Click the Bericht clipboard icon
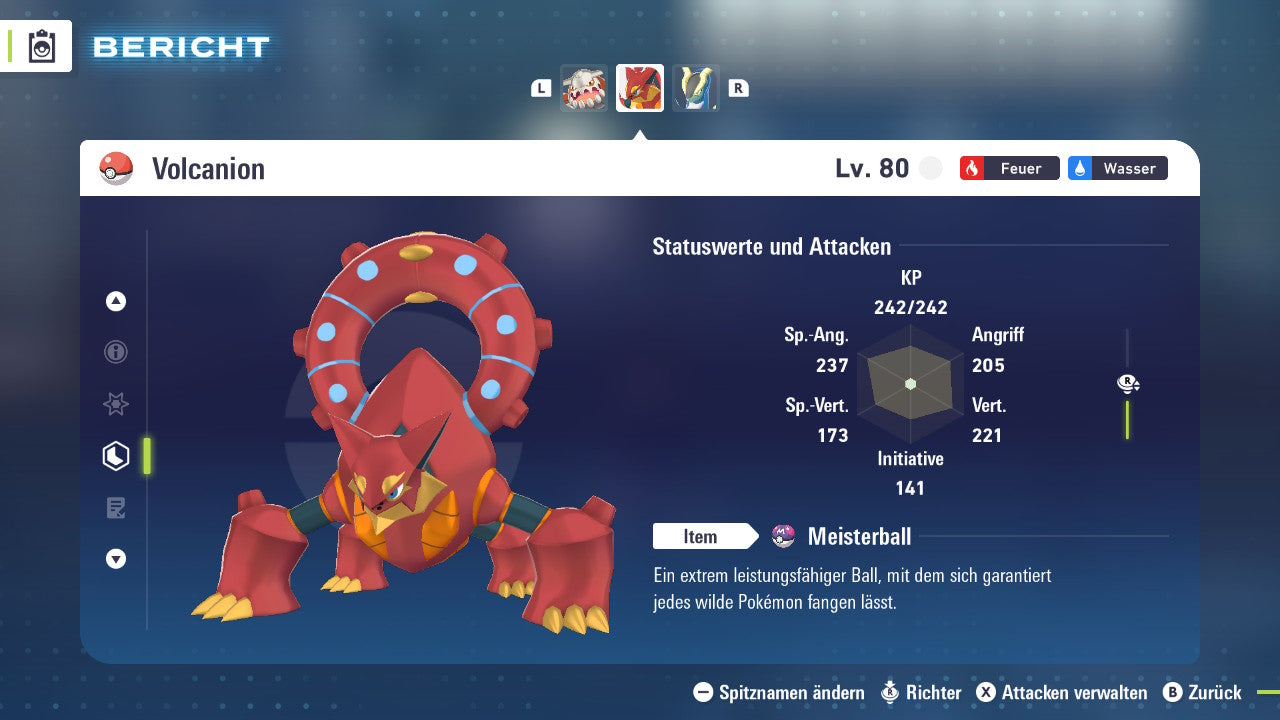Screen dimensions: 1280x720 (42, 46)
